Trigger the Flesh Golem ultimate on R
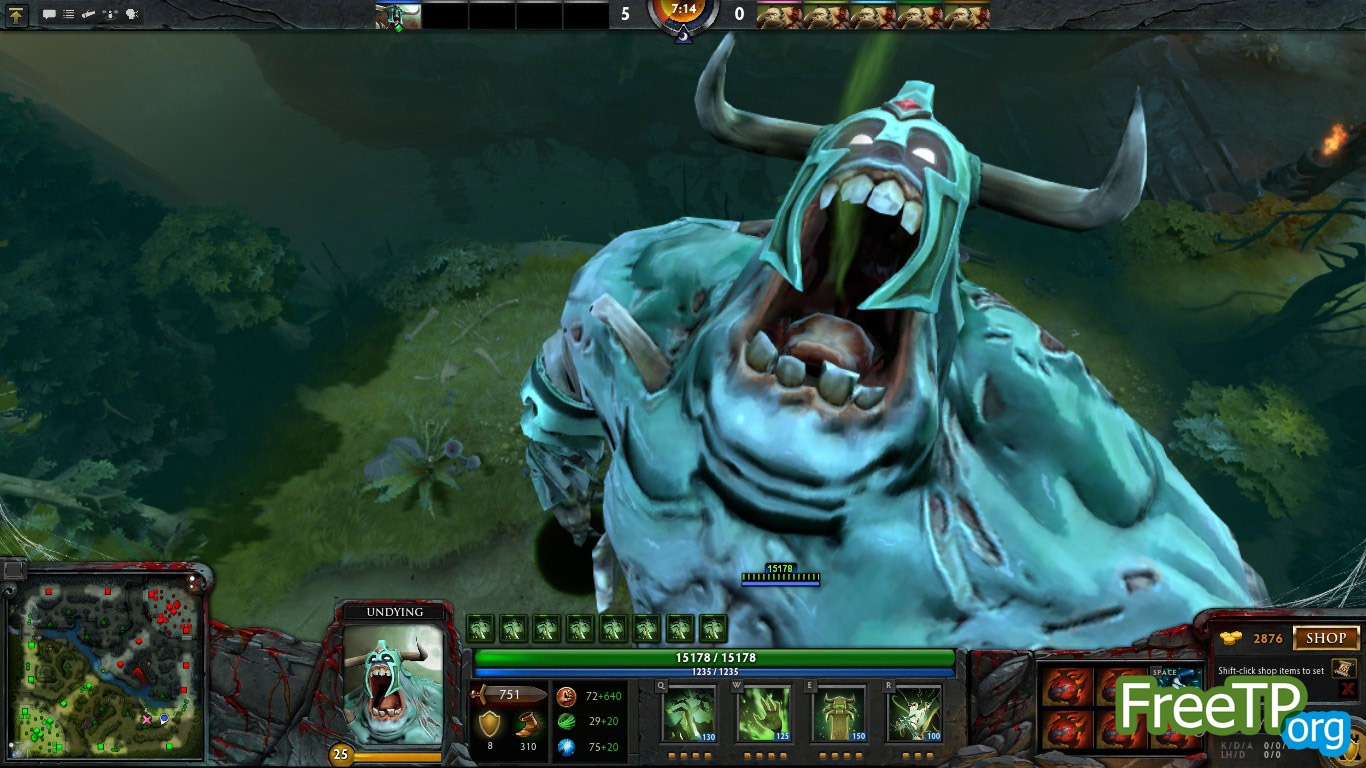The height and width of the screenshot is (768, 1366). coord(914,714)
